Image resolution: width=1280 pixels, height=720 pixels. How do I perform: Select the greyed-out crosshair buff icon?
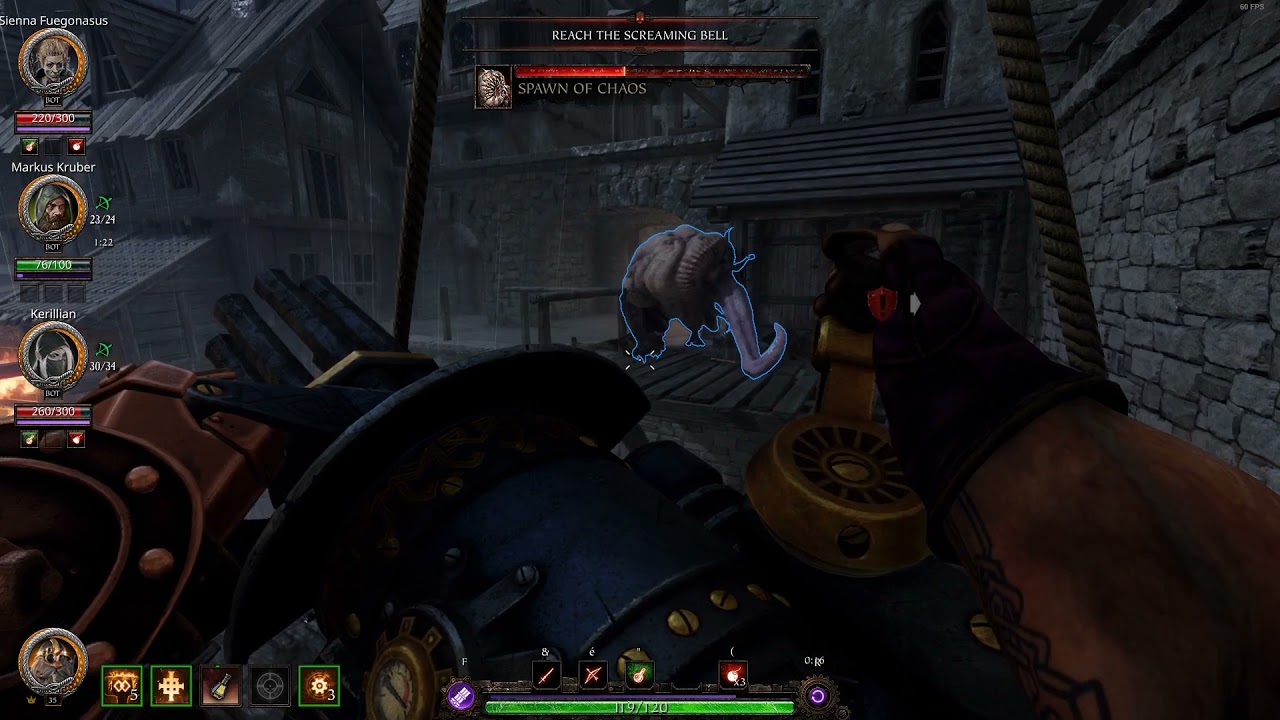270,686
